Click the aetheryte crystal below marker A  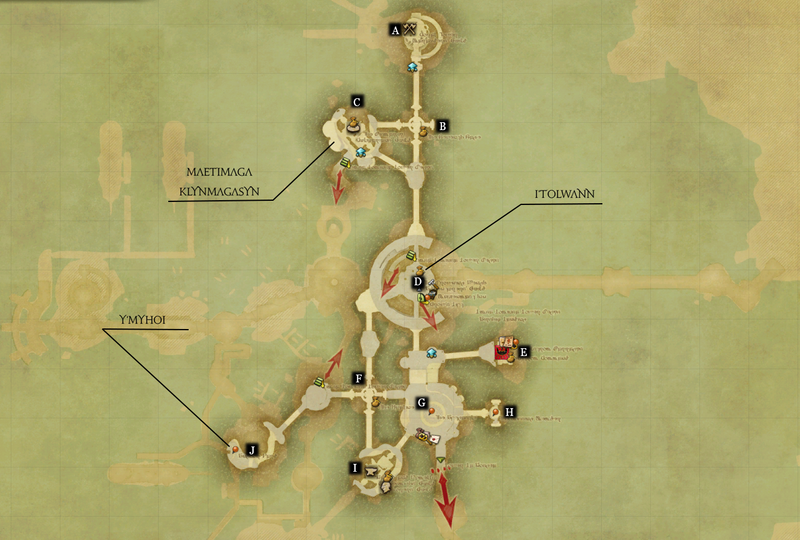[412, 67]
